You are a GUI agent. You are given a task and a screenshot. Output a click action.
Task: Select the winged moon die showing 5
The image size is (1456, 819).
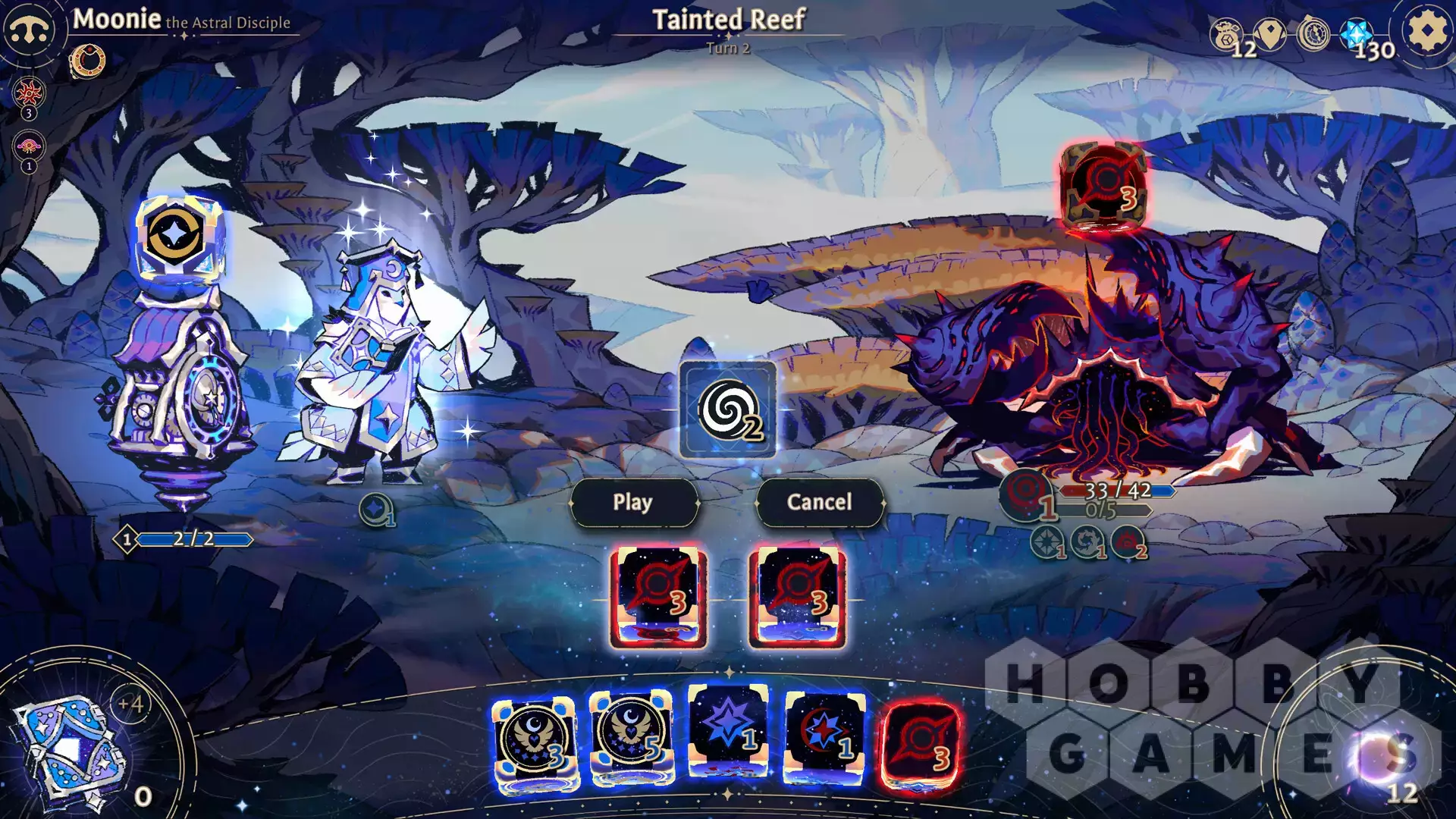pos(631,738)
